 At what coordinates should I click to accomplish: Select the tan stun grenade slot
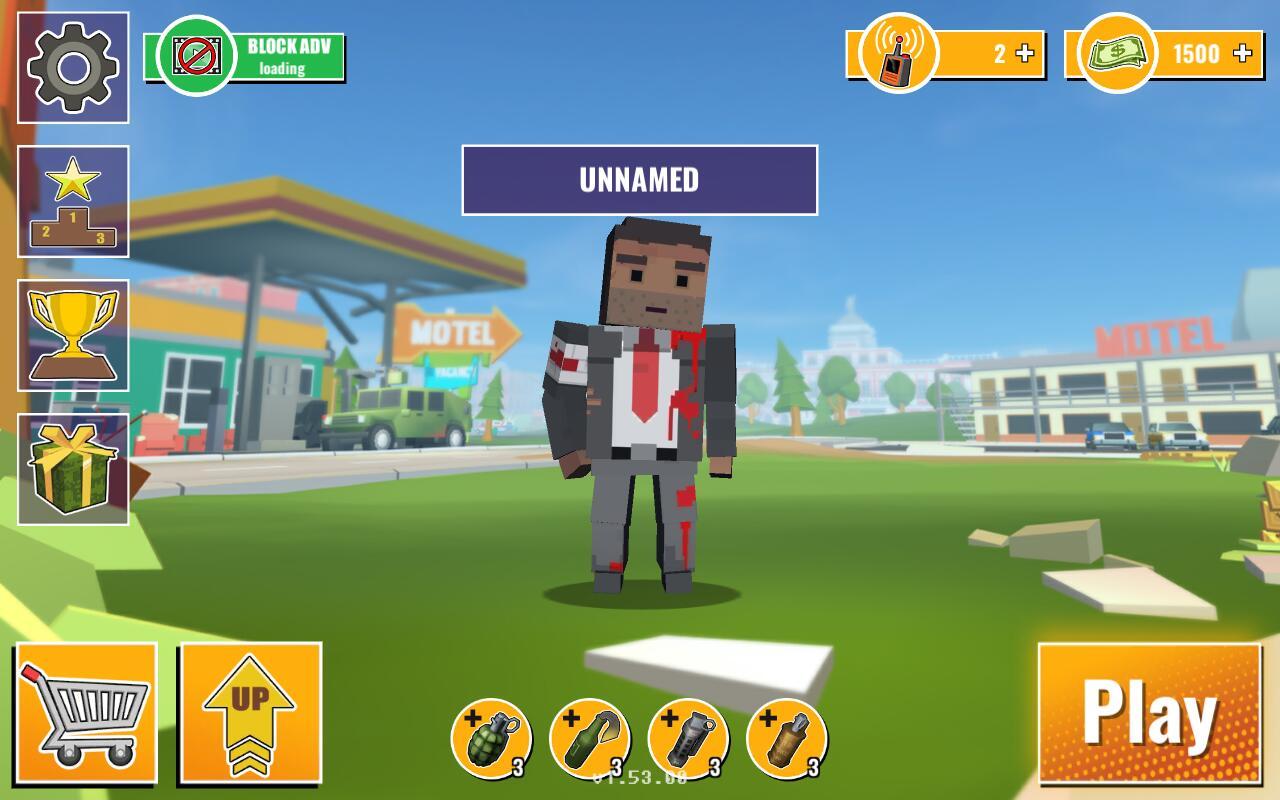(787, 739)
